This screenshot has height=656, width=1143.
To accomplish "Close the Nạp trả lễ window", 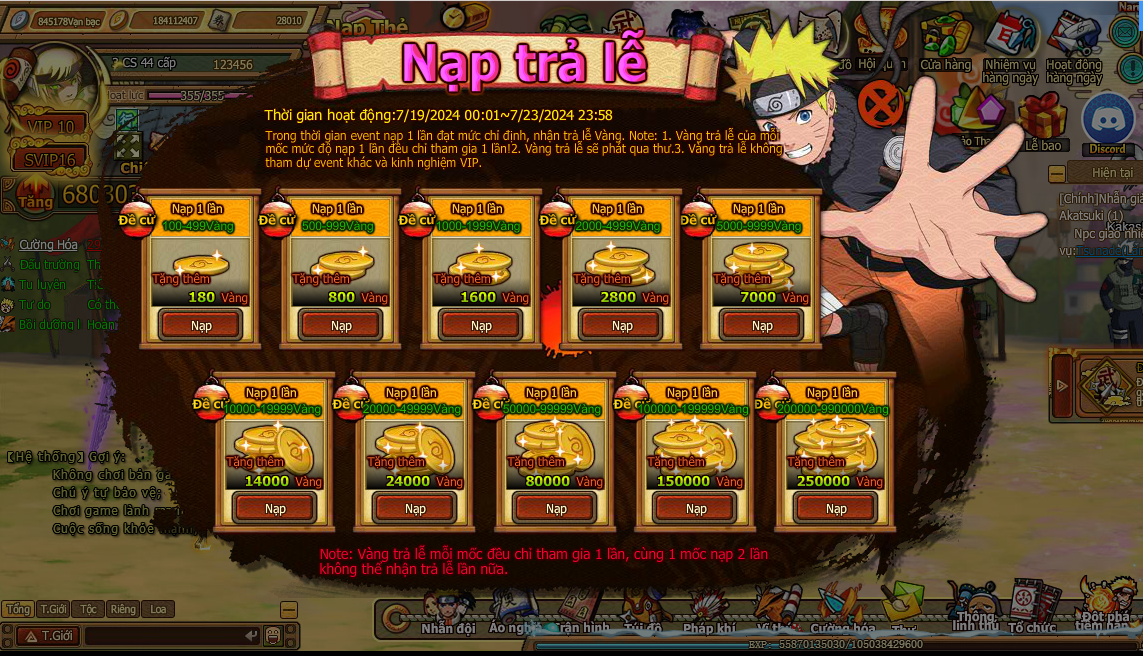I will point(881,101).
